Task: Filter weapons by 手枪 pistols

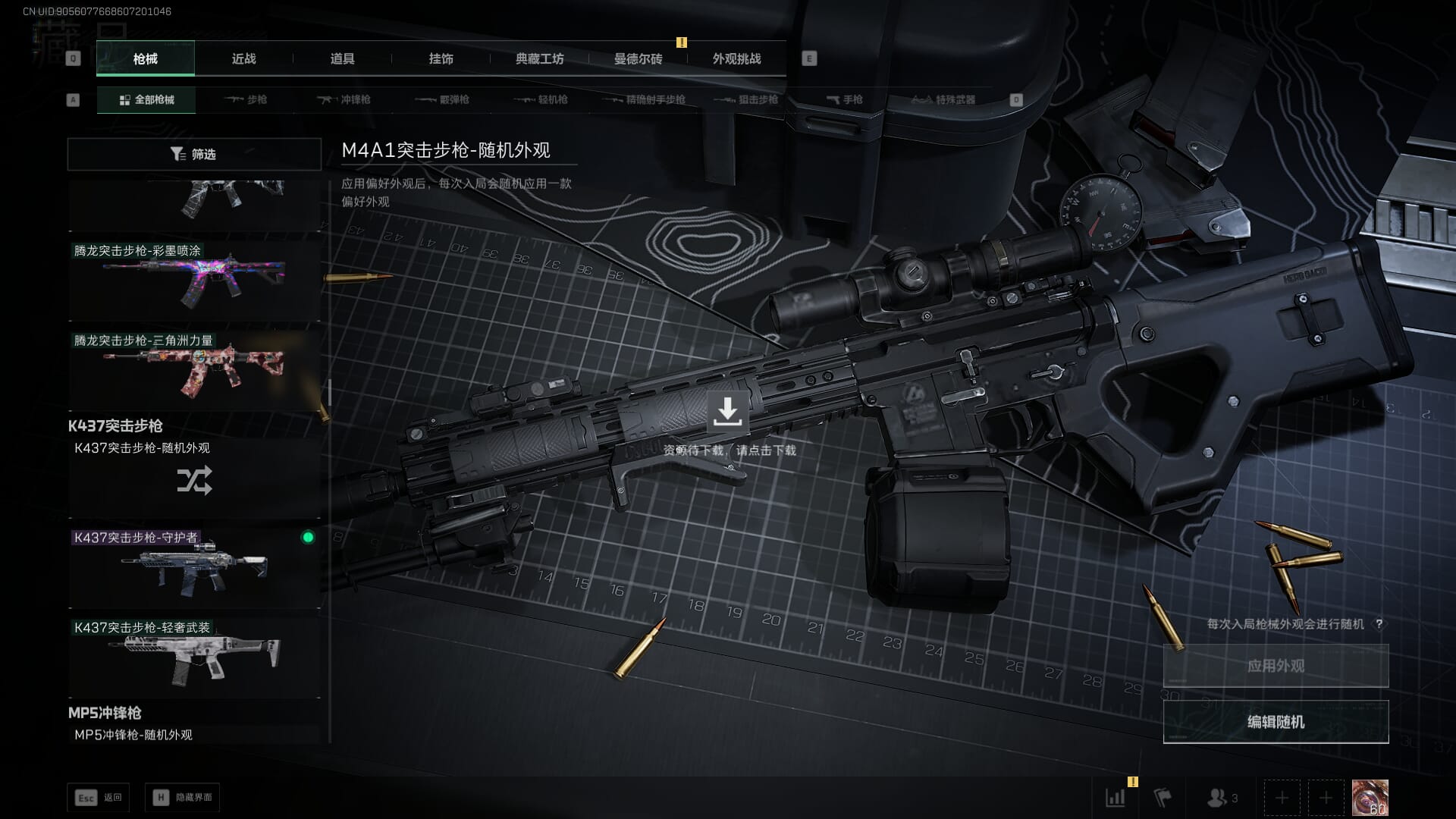Action: pyautogui.click(x=844, y=100)
